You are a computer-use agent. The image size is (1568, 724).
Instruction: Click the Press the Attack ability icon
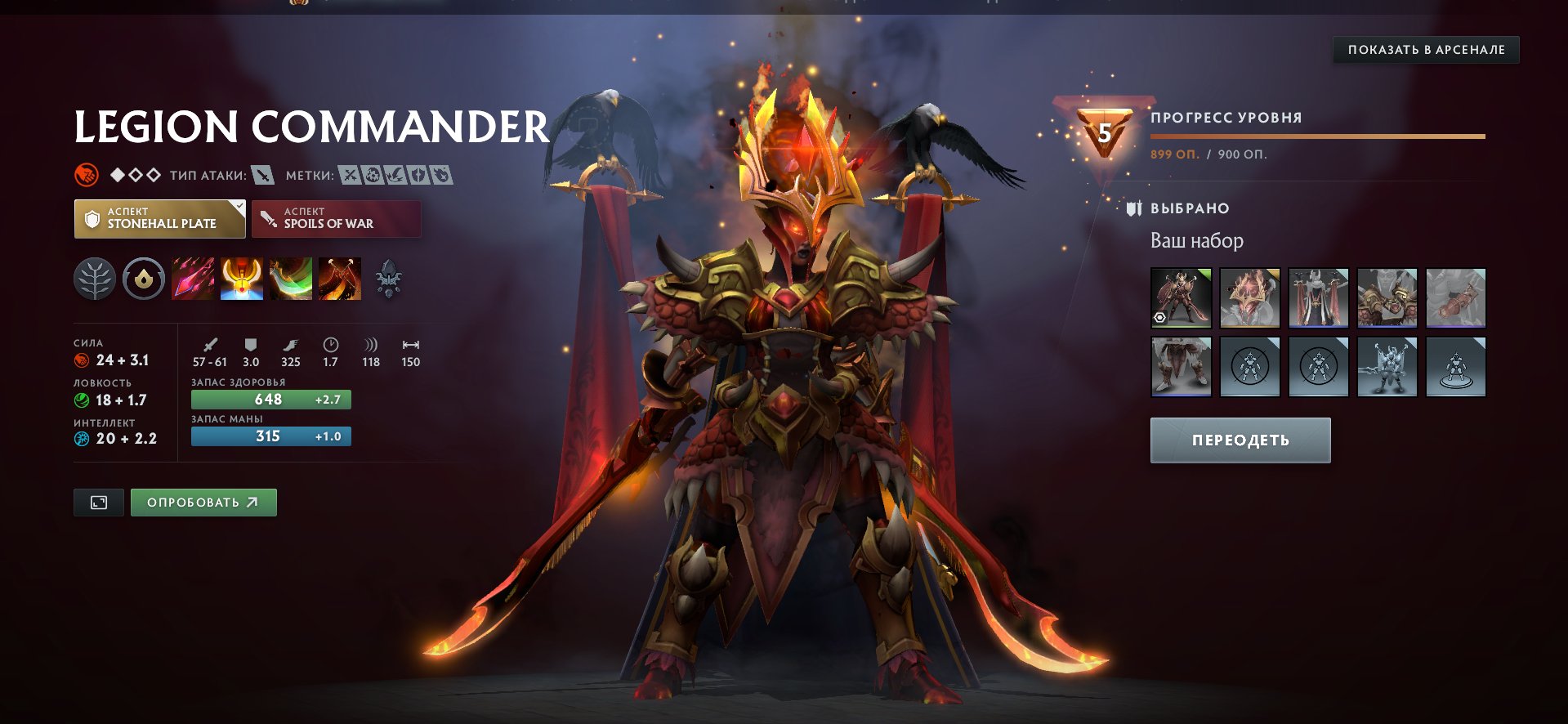point(242,278)
